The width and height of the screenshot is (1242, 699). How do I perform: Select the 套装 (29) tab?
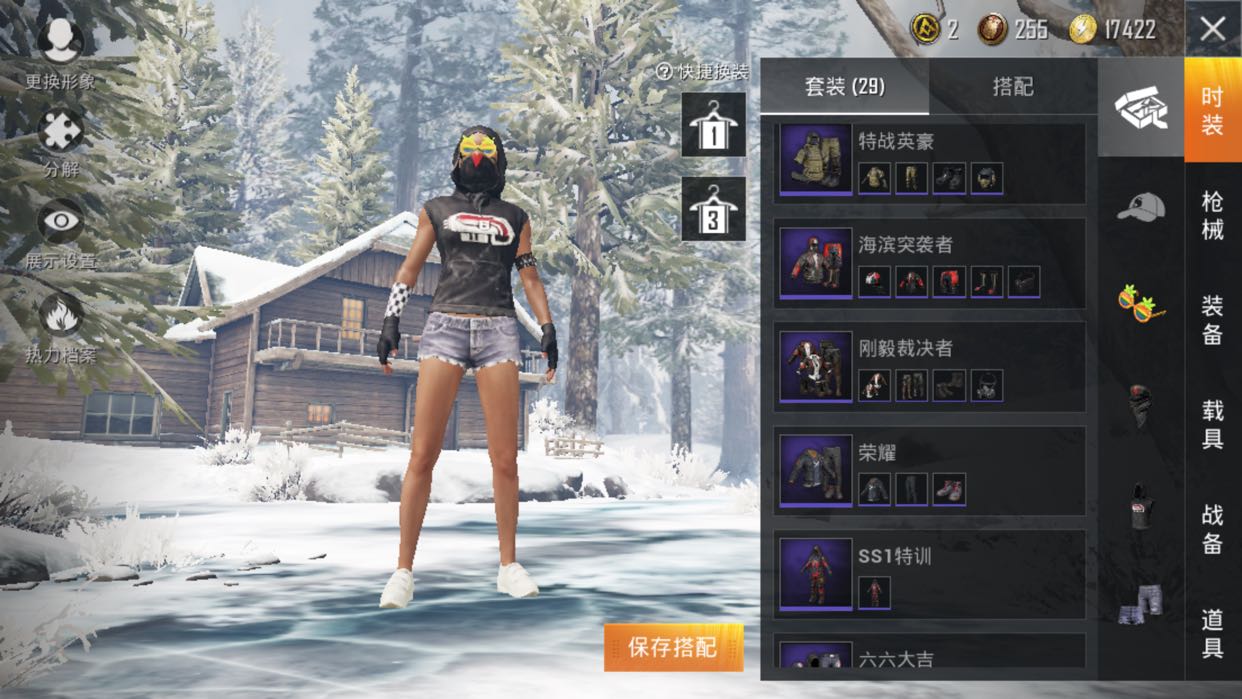tap(845, 87)
